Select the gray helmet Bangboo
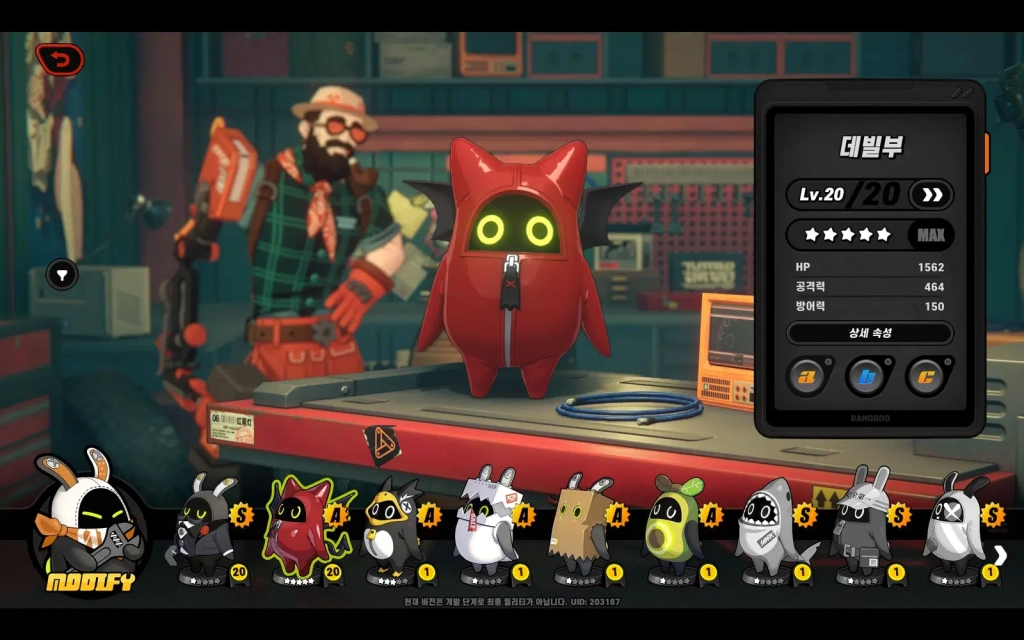This screenshot has height=640, width=1024. pos(862,530)
